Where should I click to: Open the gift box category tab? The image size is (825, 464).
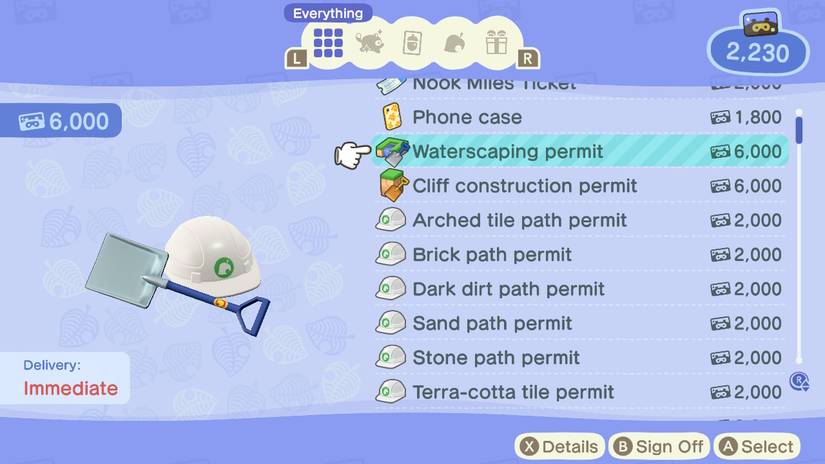pyautogui.click(x=496, y=43)
